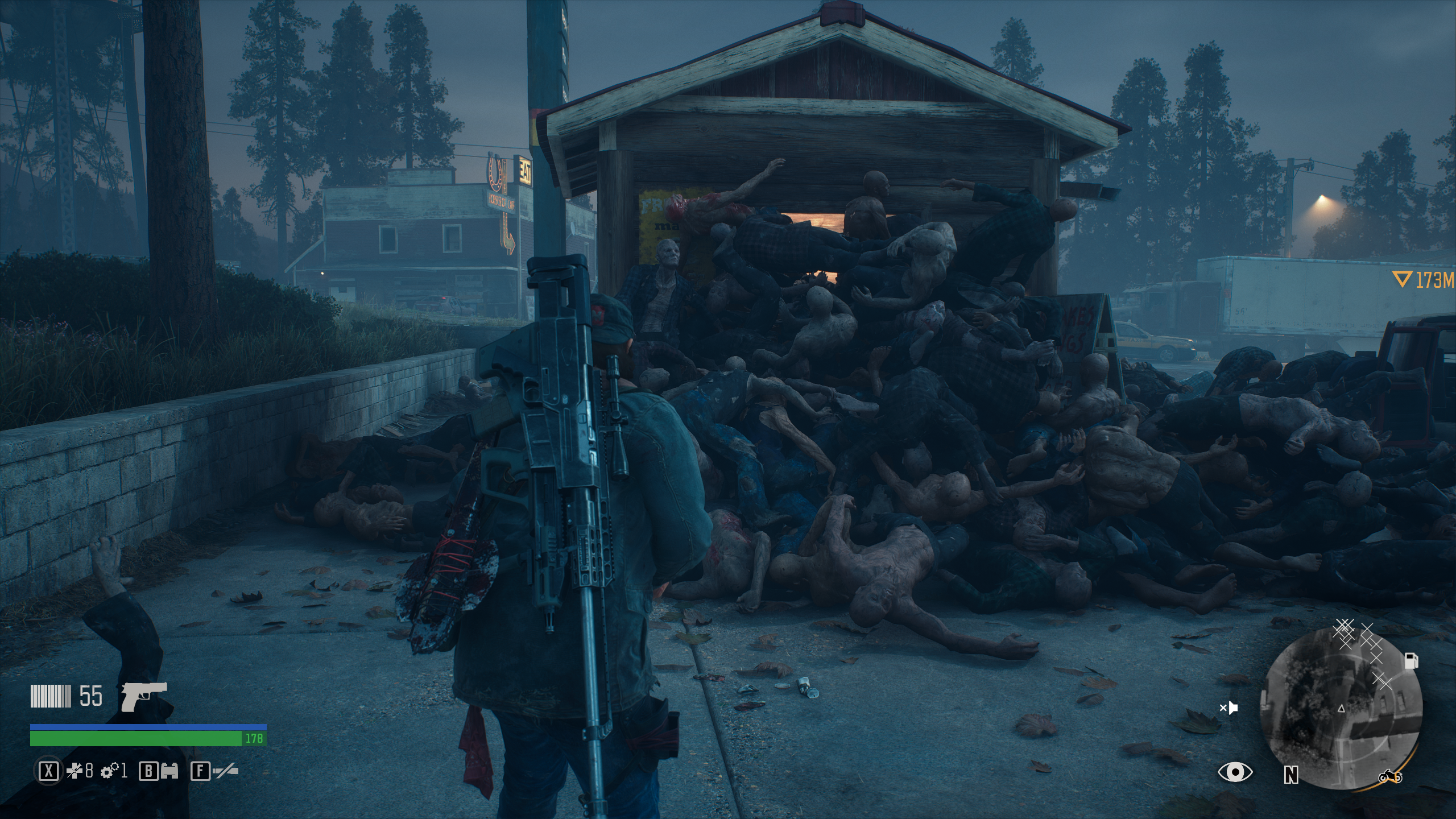Click the eye visibility indicator
Viewport: 1456px width, 819px height.
click(1235, 772)
